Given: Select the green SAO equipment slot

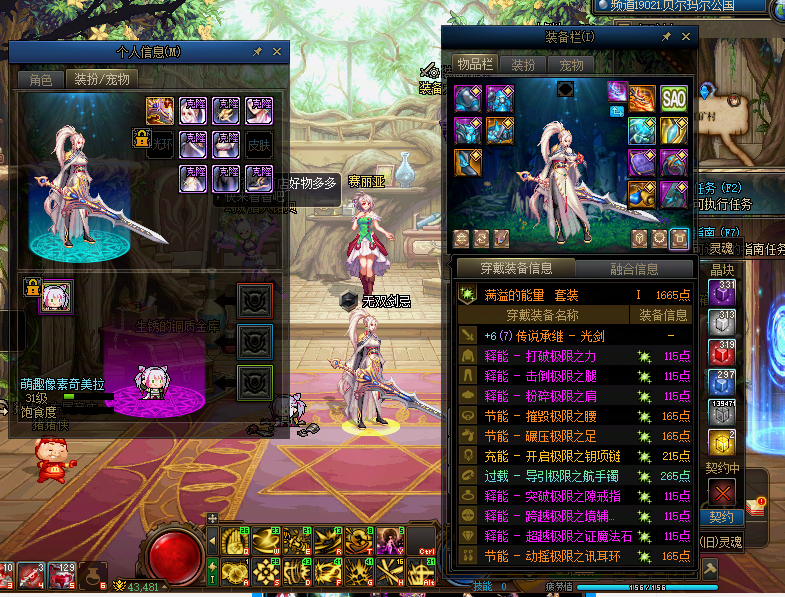Looking at the screenshot, I should coord(673,98).
